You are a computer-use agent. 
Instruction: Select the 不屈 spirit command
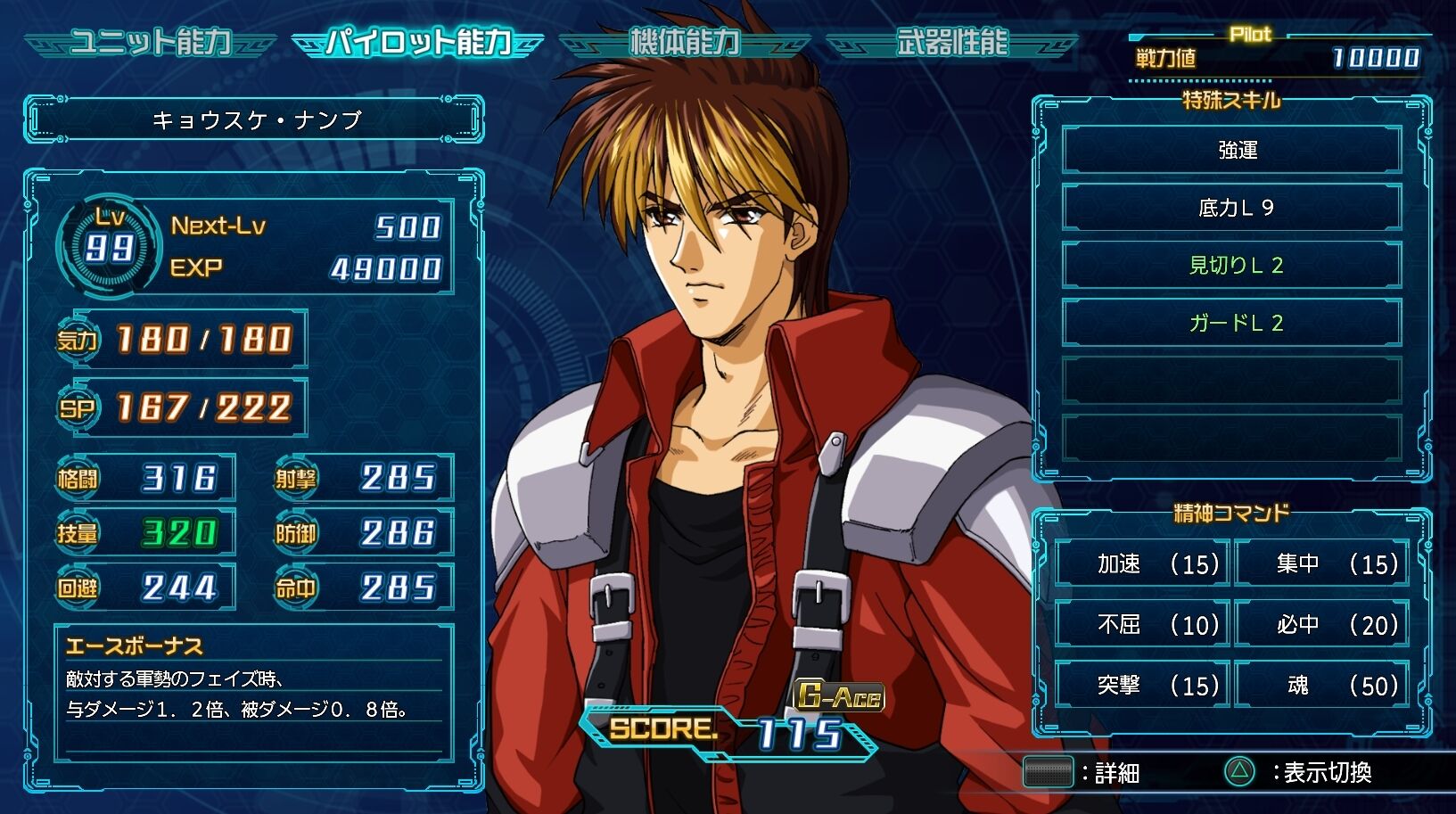tap(1143, 624)
